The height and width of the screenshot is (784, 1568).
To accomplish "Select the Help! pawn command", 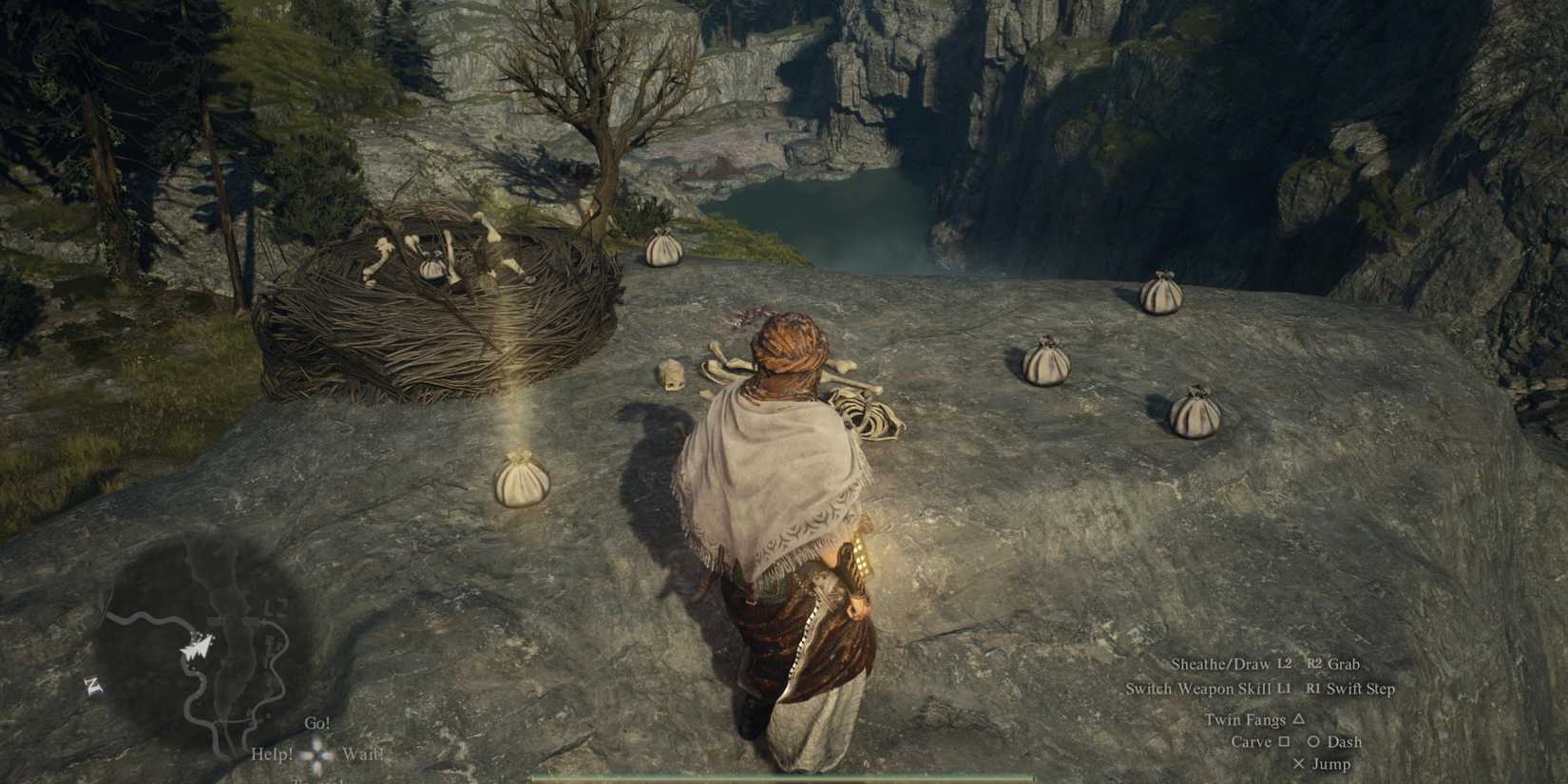I will (274, 754).
